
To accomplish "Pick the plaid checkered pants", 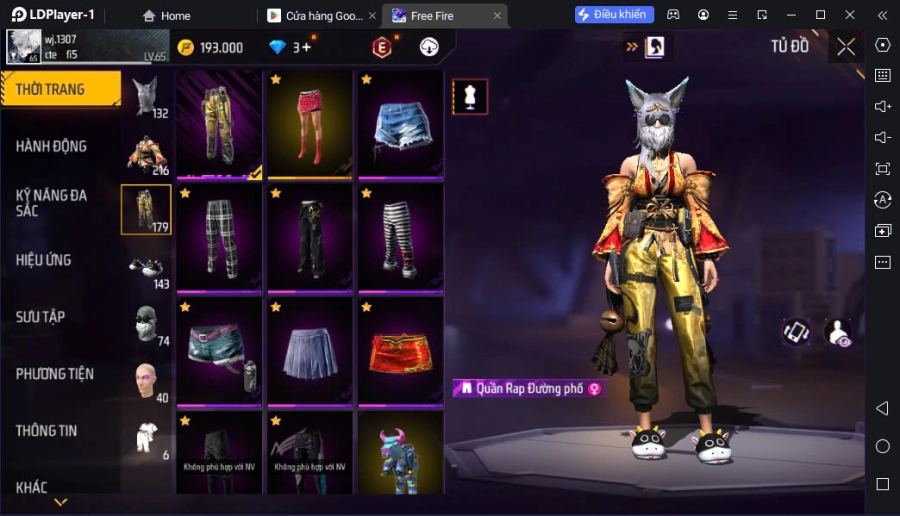I will click(x=219, y=238).
